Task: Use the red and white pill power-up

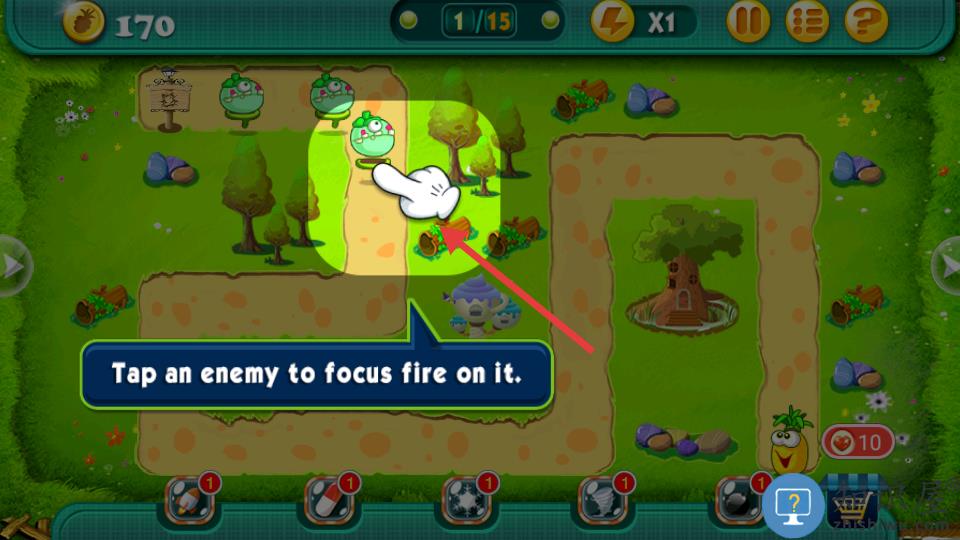Action: click(328, 501)
